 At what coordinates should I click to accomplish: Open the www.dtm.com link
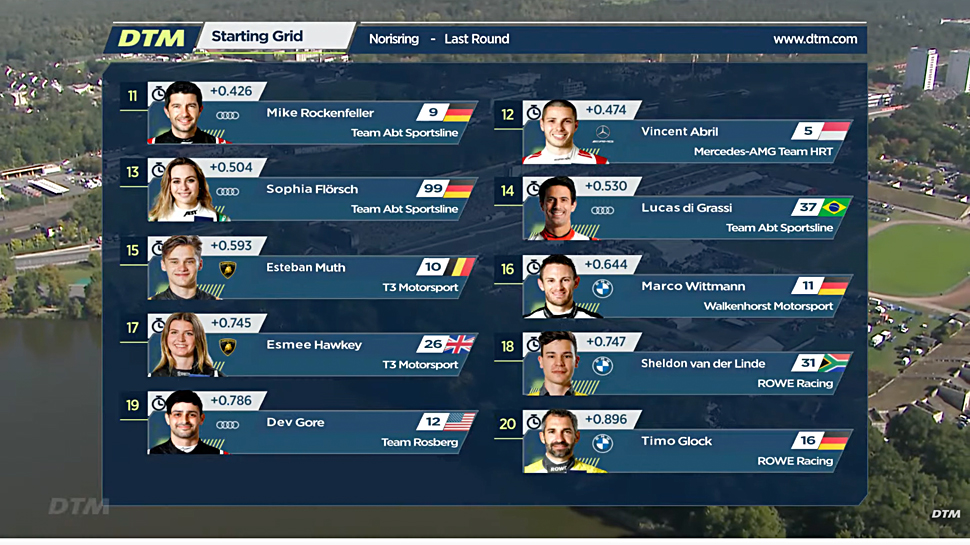tap(815, 39)
